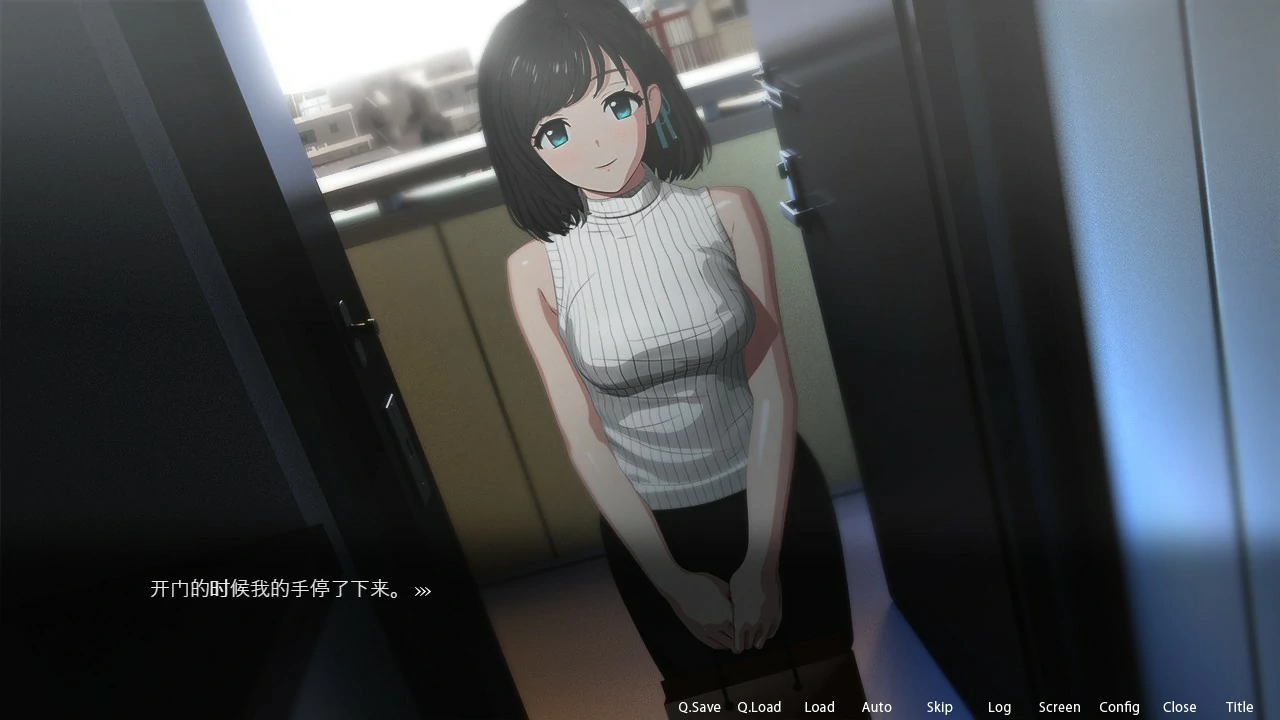1280x720 pixels.
Task: Toggle fullscreen with the Screen option
Action: [x=1060, y=707]
